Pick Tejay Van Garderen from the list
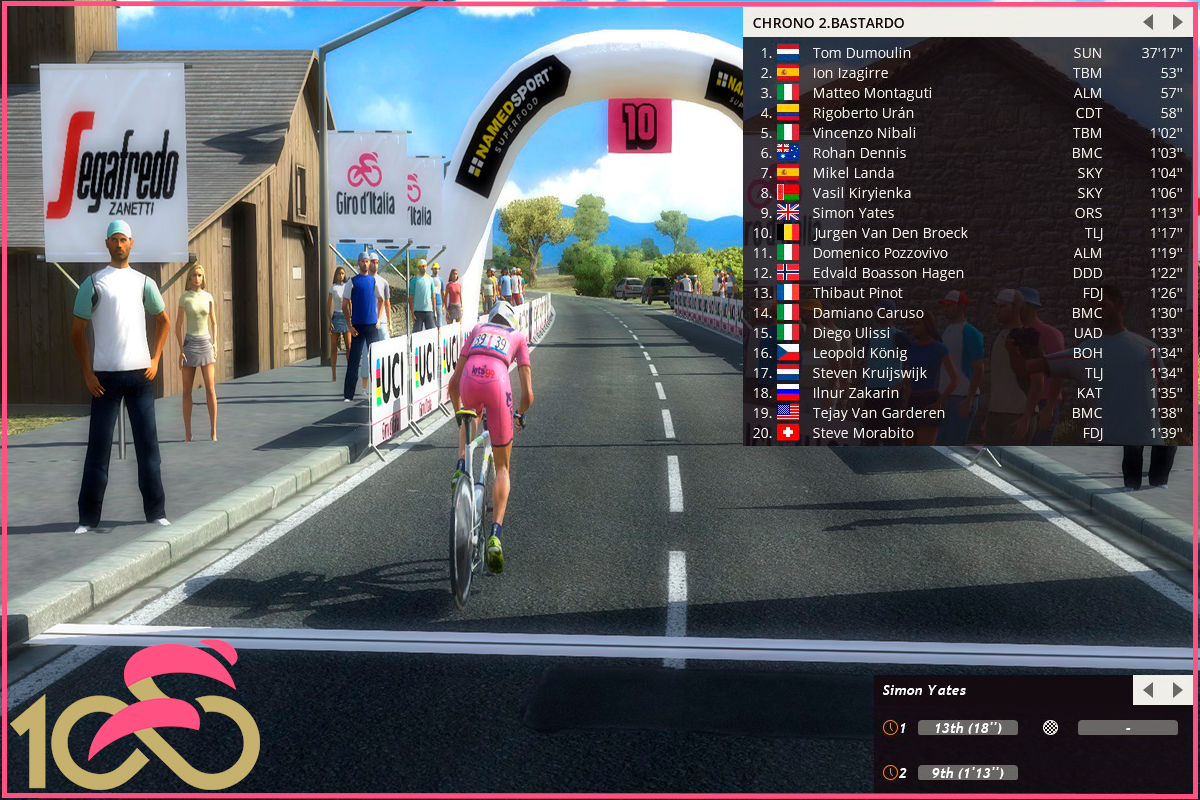Image resolution: width=1200 pixels, height=800 pixels. coord(878,413)
